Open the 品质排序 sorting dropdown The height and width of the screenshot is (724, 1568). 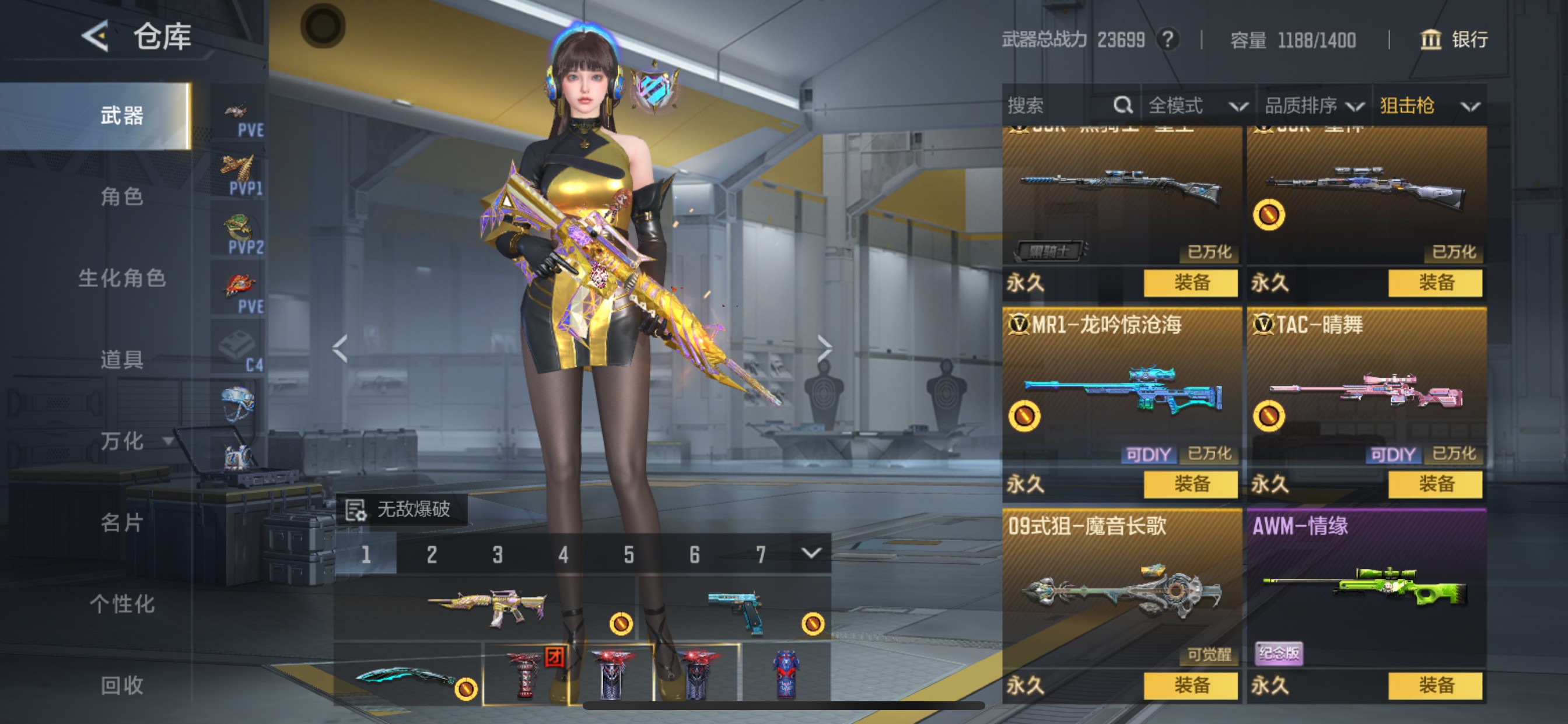click(1313, 106)
